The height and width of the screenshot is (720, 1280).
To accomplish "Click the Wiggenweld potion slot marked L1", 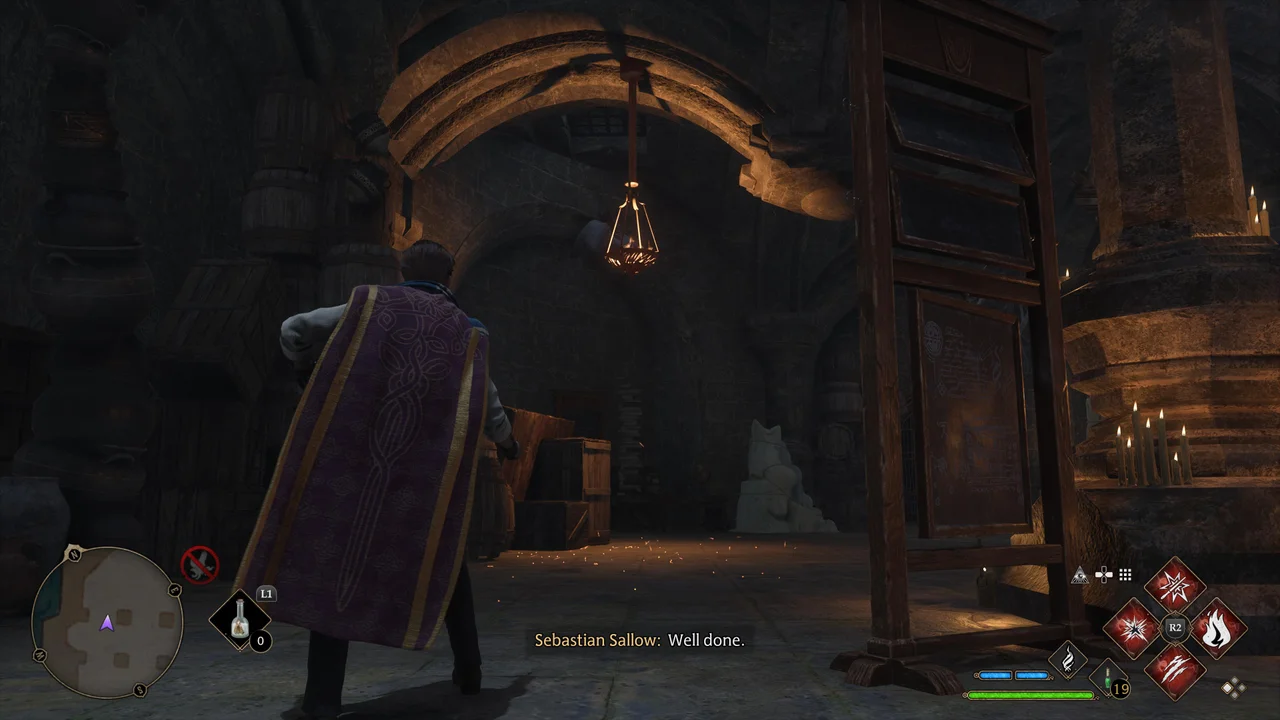I will pyautogui.click(x=240, y=620).
